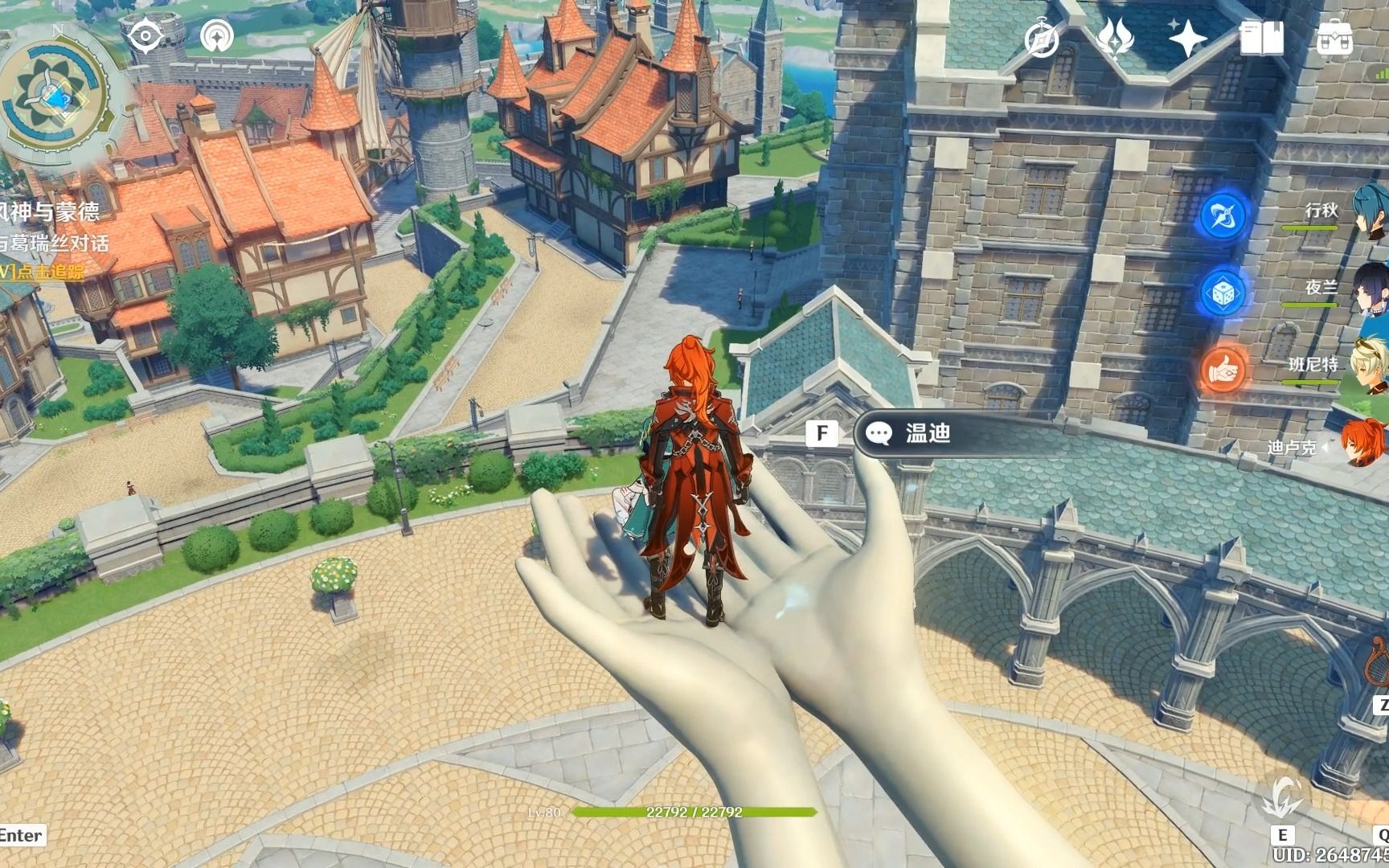Open the battle pass flame icon
Image resolution: width=1389 pixels, height=868 pixels.
pyautogui.click(x=1116, y=38)
